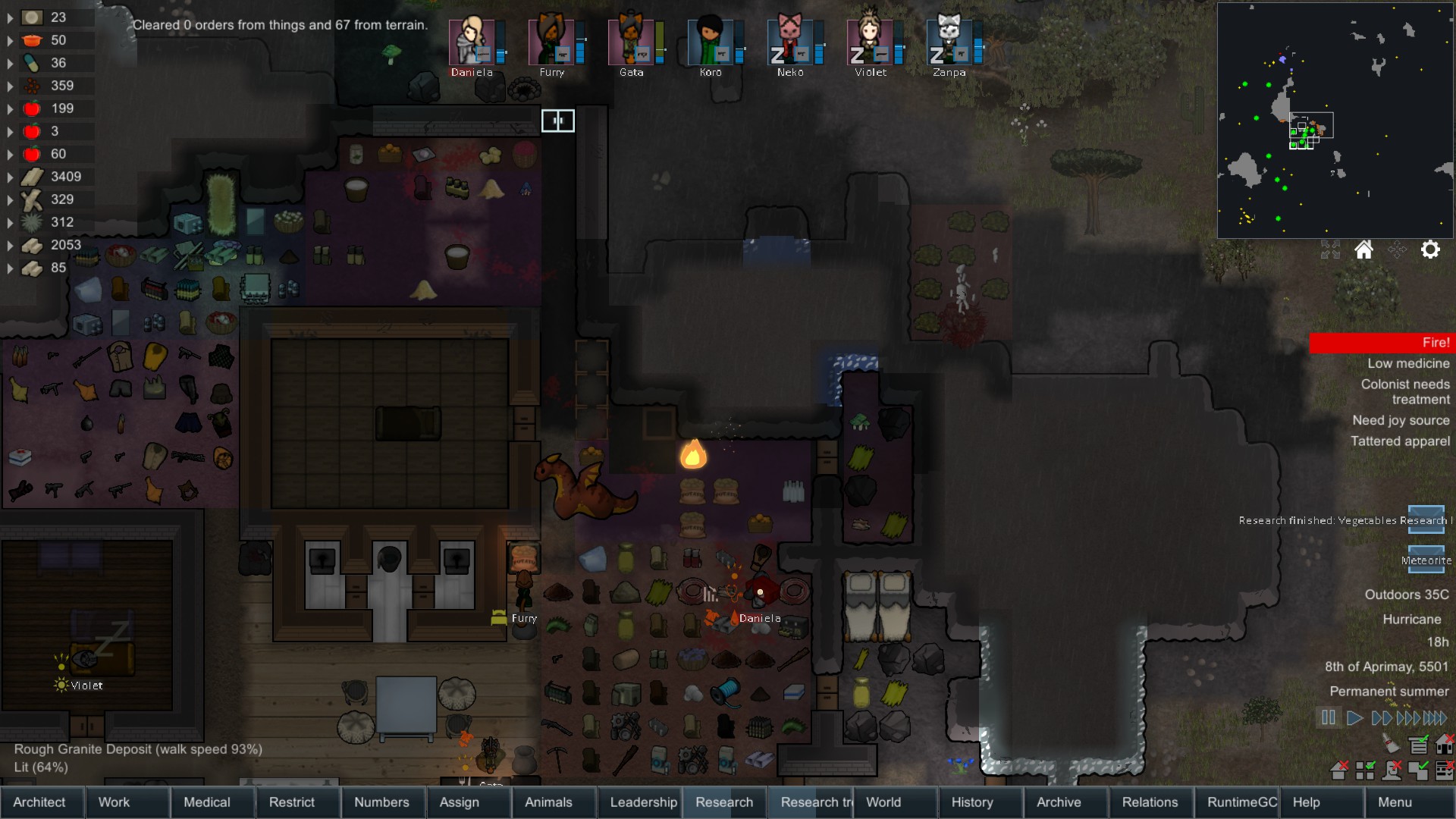Open the minimap settings gear icon
This screenshot has width=1456, height=819.
pyautogui.click(x=1431, y=249)
